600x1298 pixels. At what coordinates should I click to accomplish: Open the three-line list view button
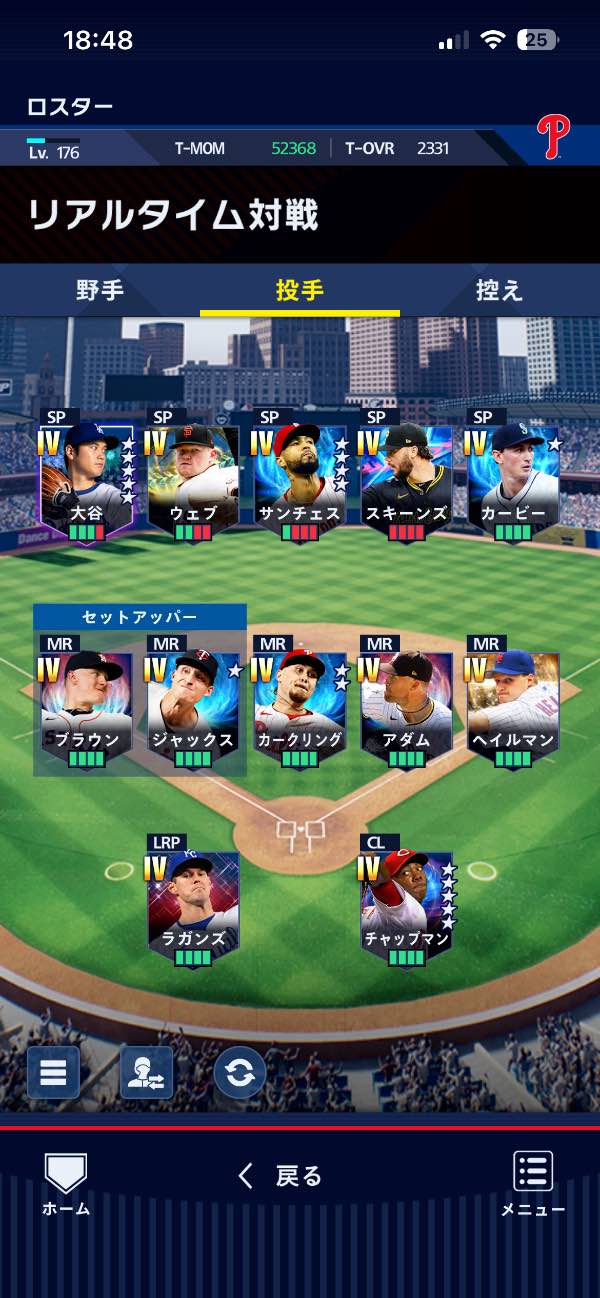pos(53,1072)
